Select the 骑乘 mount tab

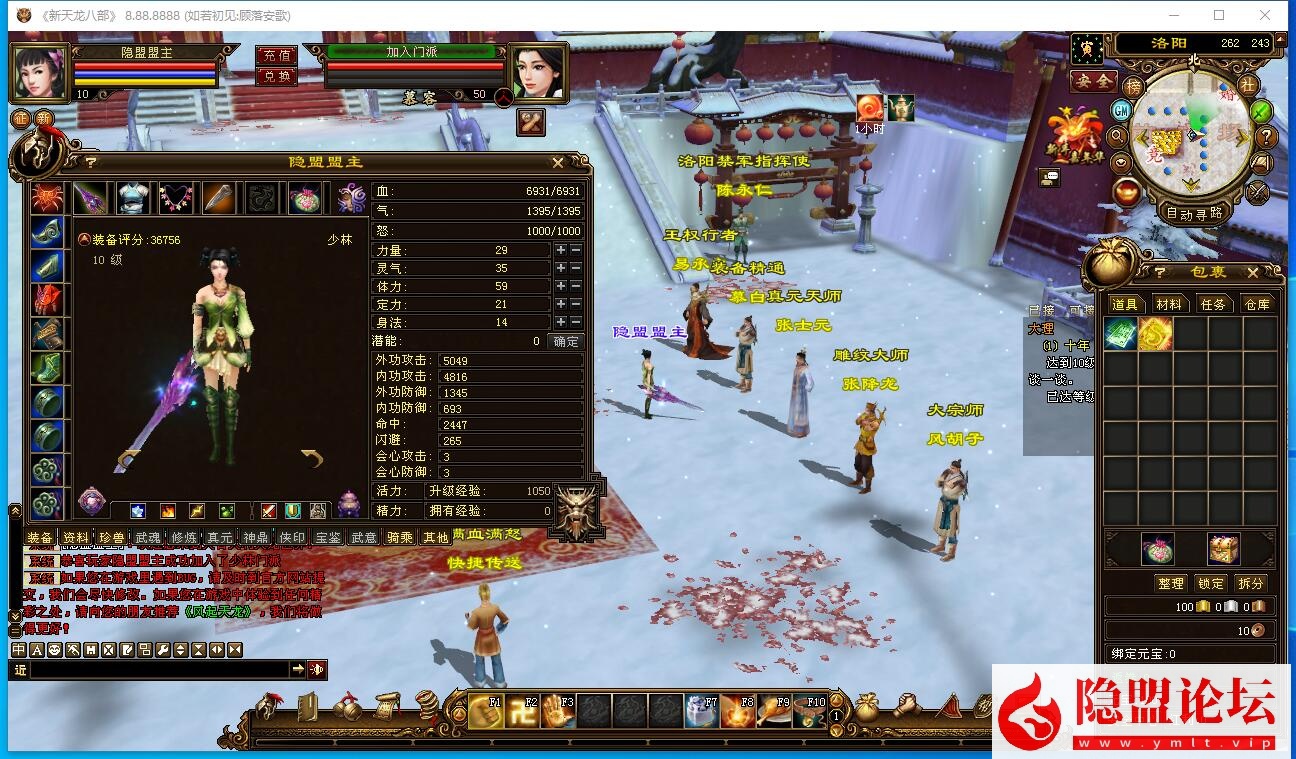click(400, 537)
